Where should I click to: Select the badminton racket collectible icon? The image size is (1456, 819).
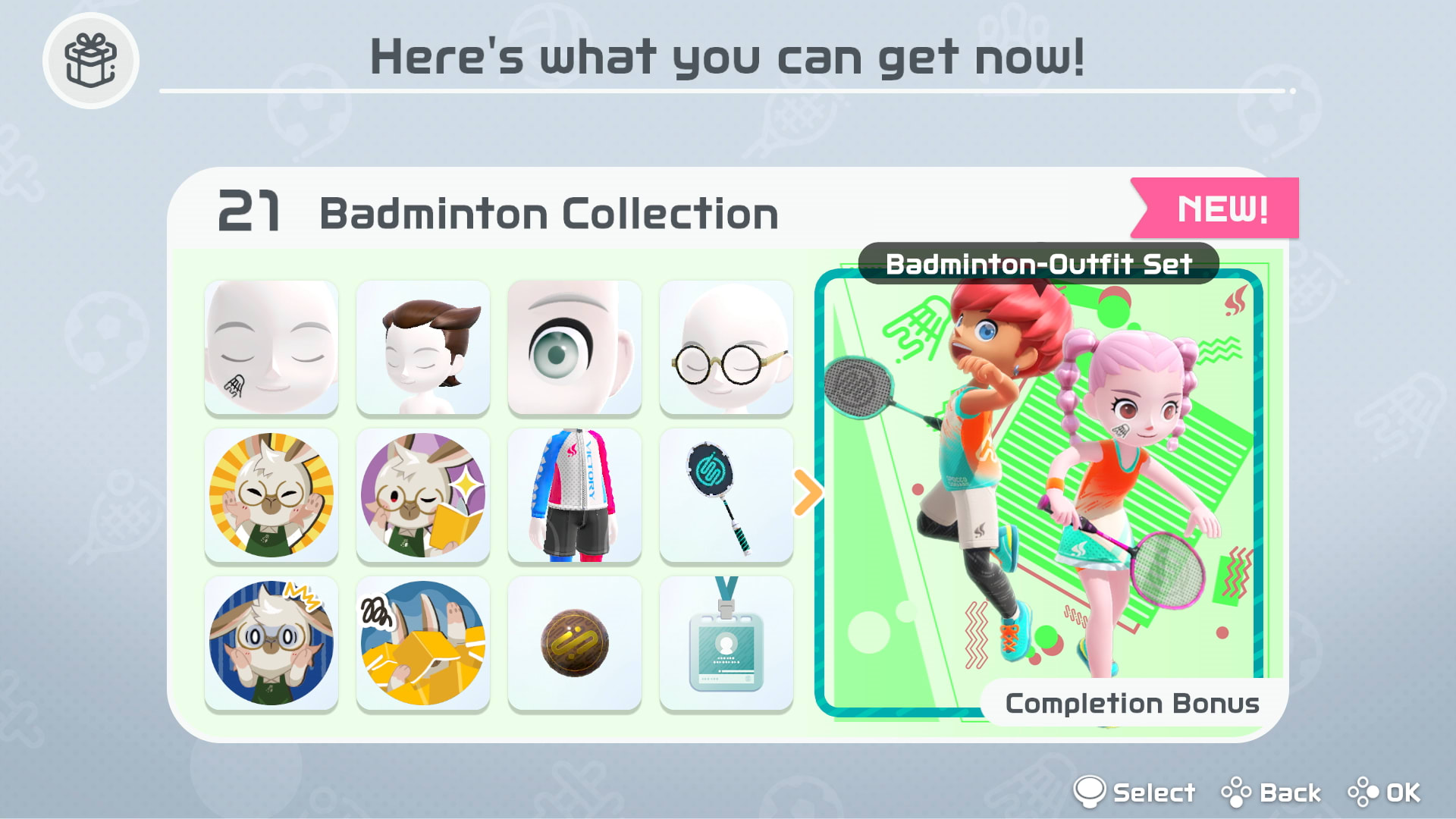pos(726,494)
